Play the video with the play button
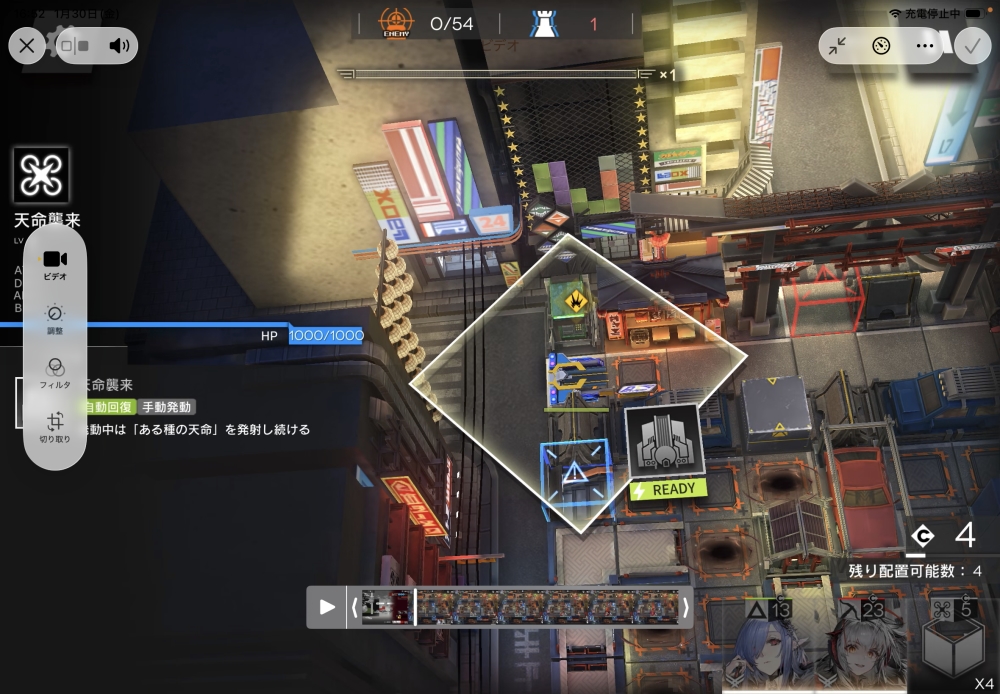 [327, 607]
